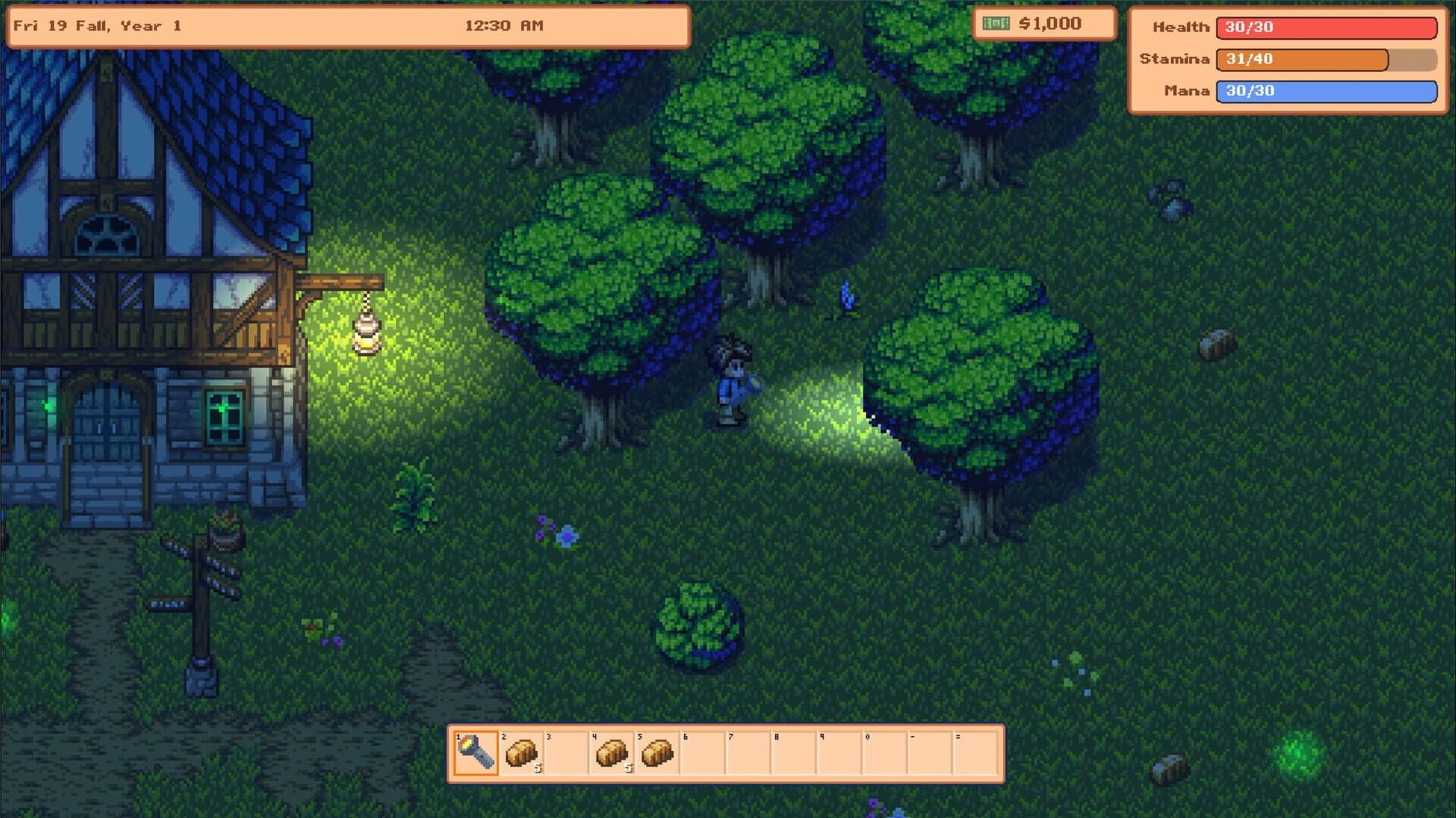This screenshot has width=1456, height=818.
Task: Click the 12:30 AM clock display
Action: [504, 25]
